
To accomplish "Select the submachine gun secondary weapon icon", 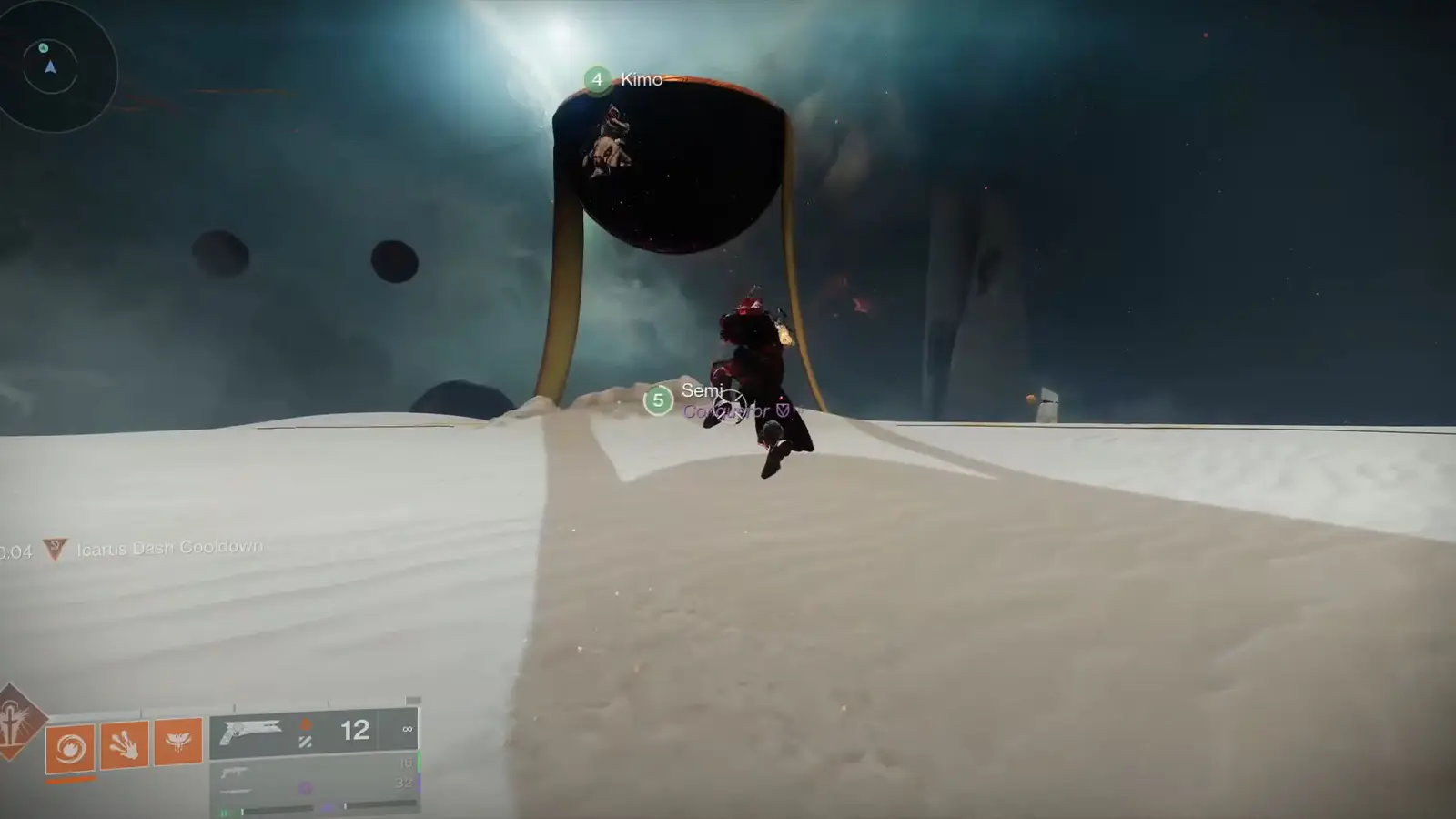I will tap(235, 773).
